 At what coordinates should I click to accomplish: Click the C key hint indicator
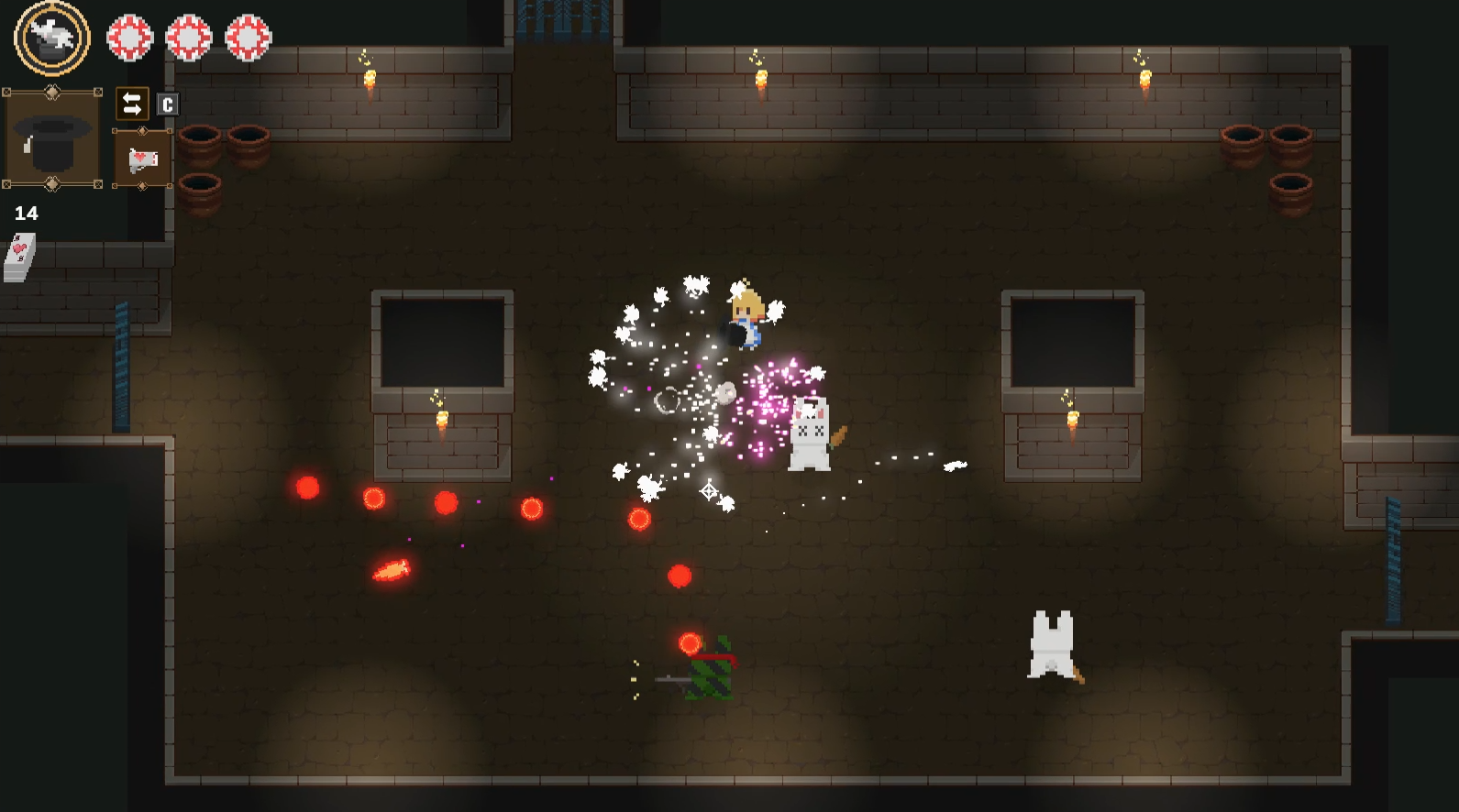[166, 104]
